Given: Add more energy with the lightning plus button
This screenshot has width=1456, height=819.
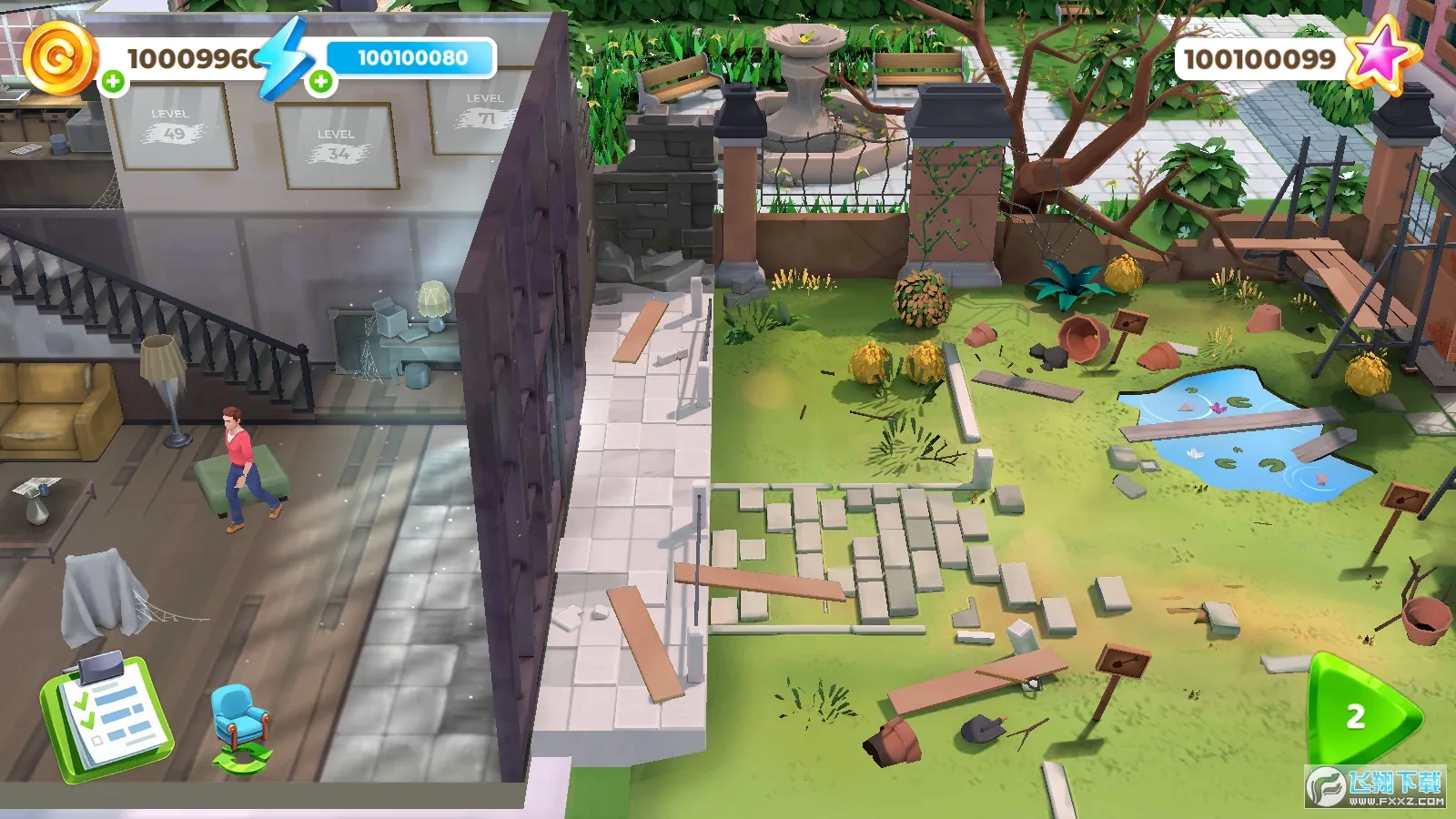Looking at the screenshot, I should click(x=320, y=82).
